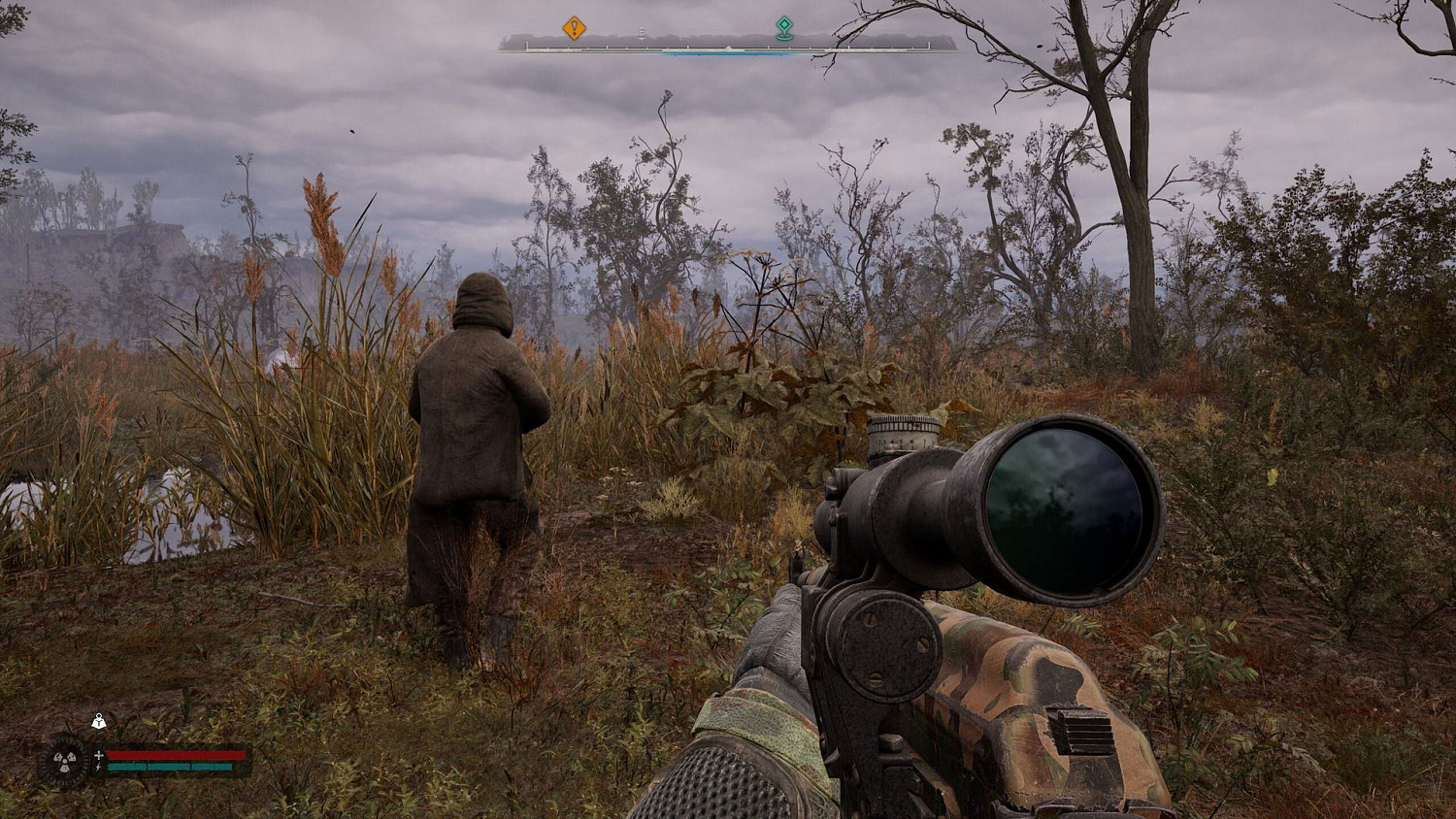Screen dimensions: 1456x819
Task: Select the orange quest marker on the compass
Action: pos(574,27)
